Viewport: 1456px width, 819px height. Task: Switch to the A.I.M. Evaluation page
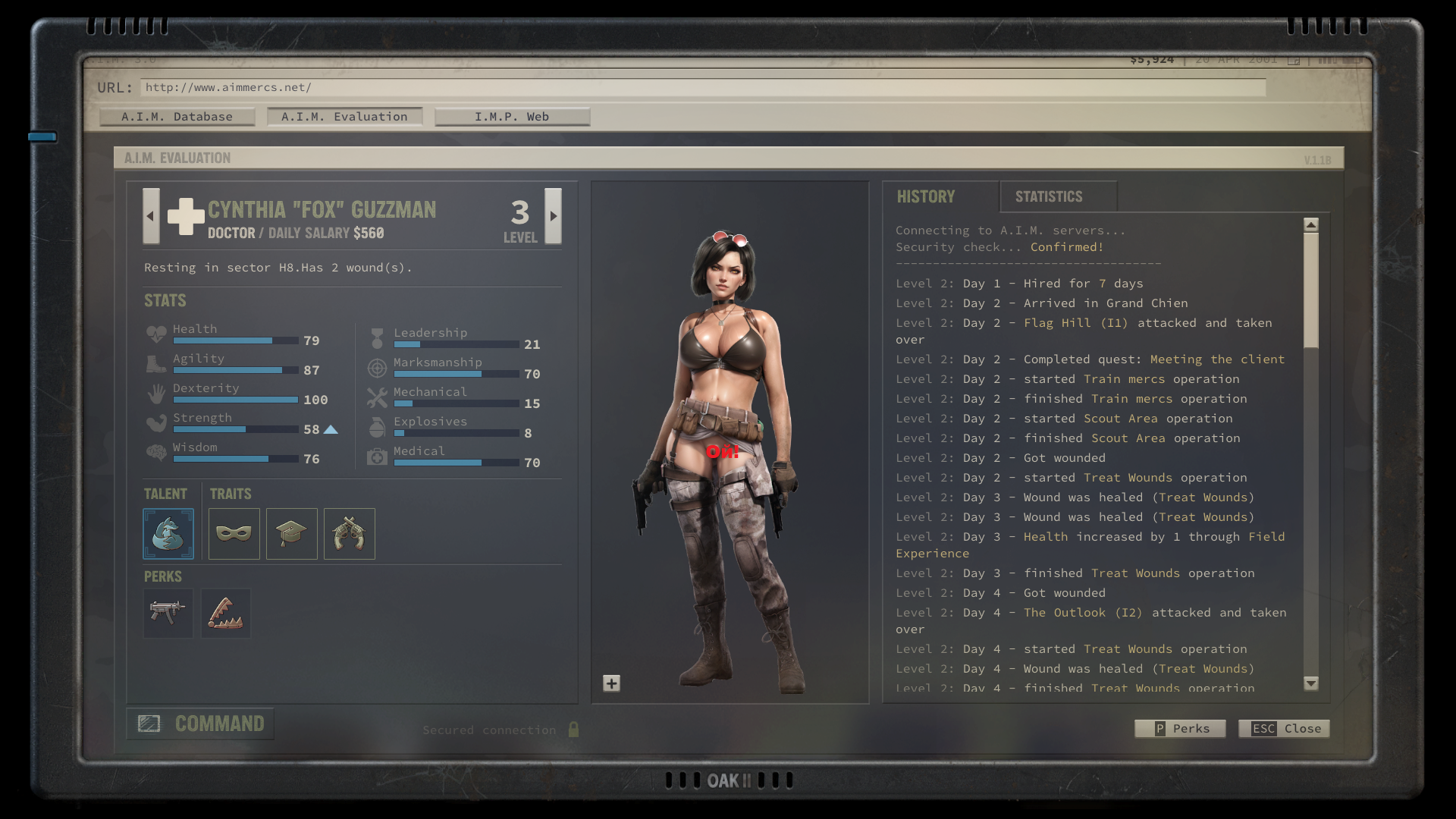point(344,117)
